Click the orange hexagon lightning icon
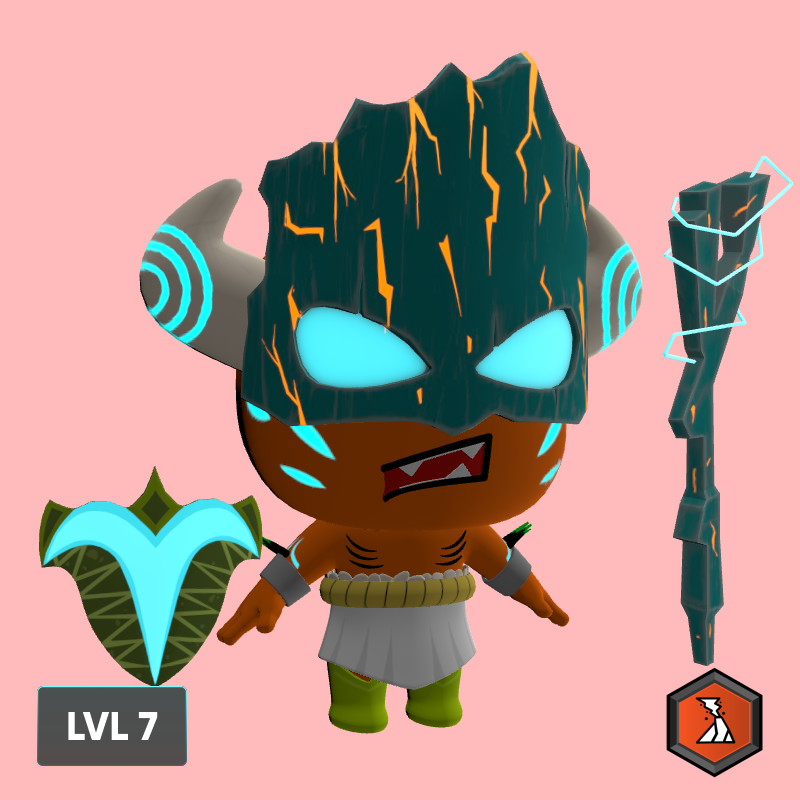This screenshot has height=800, width=800. [714, 723]
